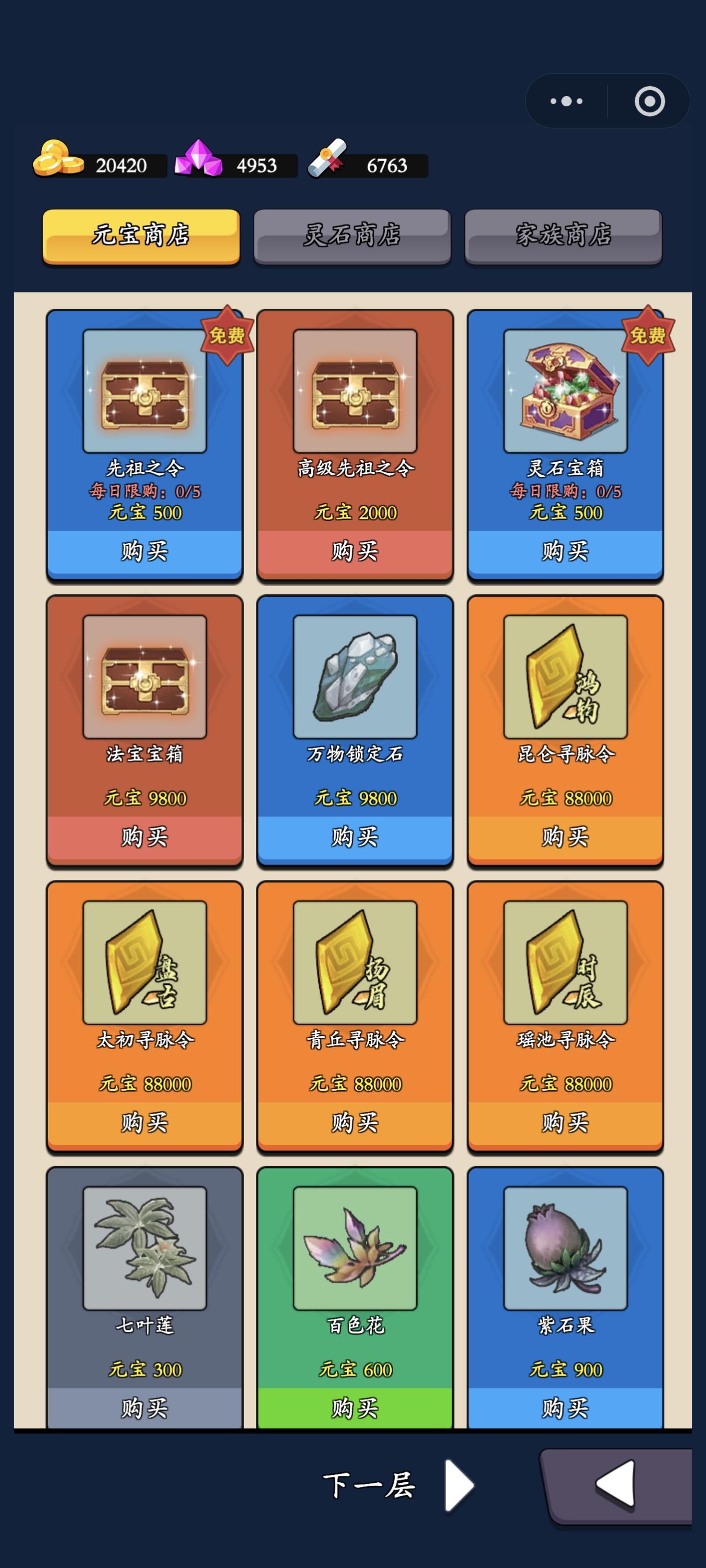Click the 百色花 item thumbnail
706x1568 pixels.
(x=354, y=1248)
